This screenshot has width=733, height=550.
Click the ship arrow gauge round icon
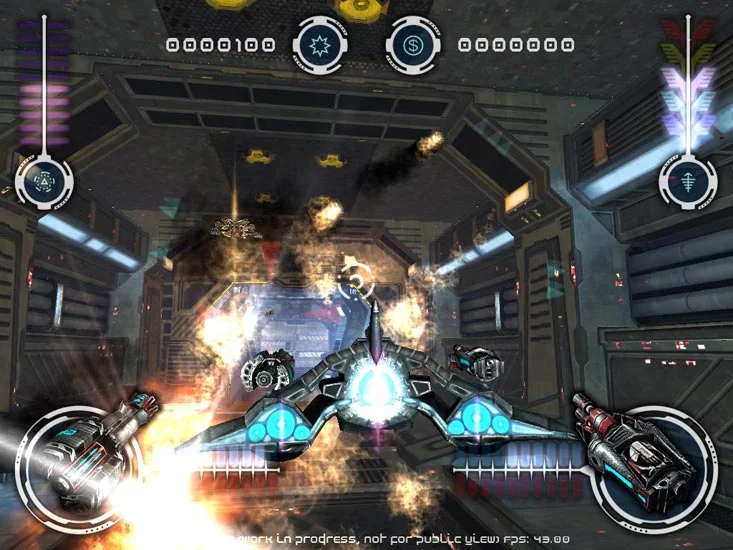pos(687,181)
